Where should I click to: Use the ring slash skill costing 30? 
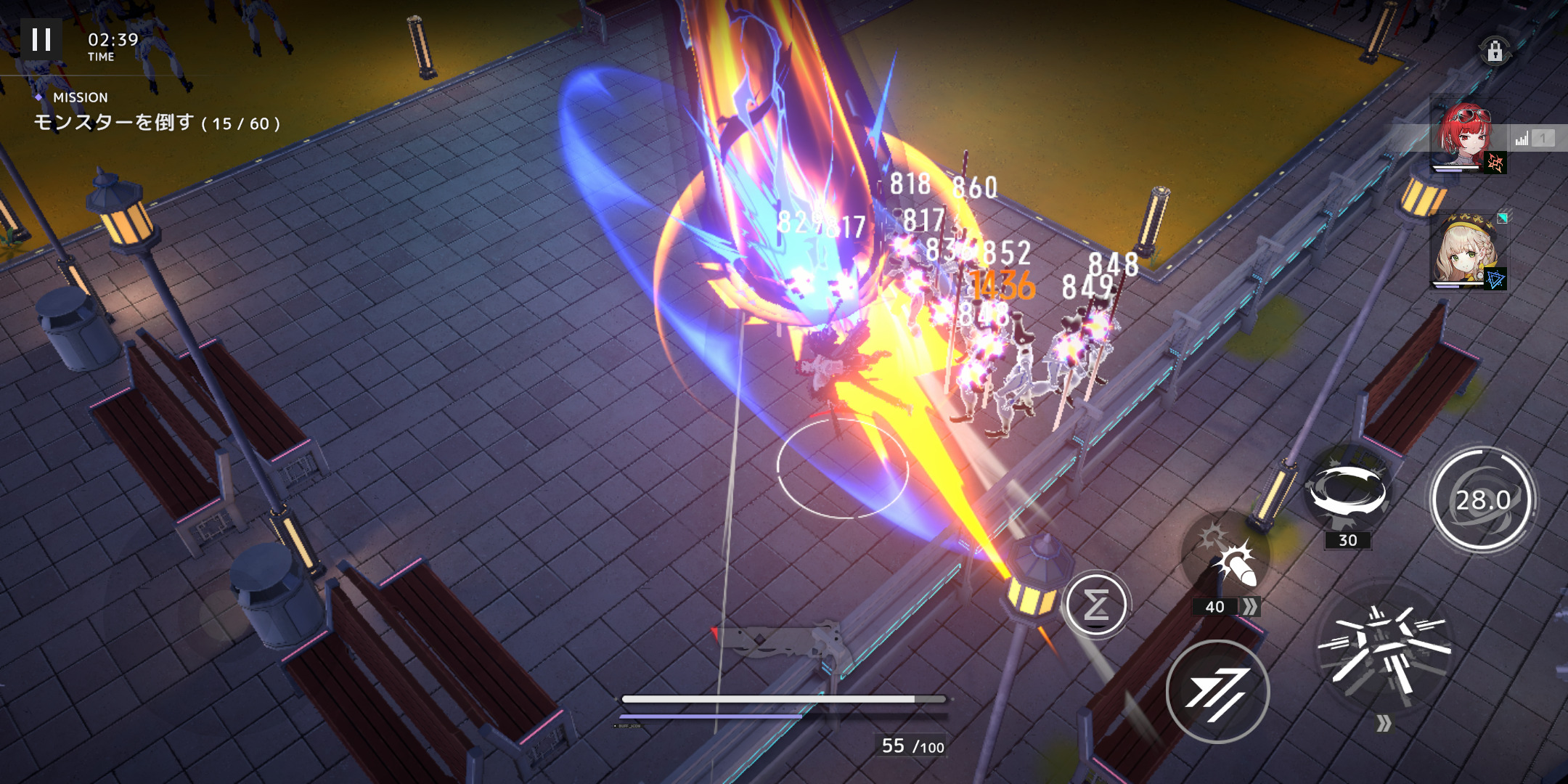(x=1348, y=492)
